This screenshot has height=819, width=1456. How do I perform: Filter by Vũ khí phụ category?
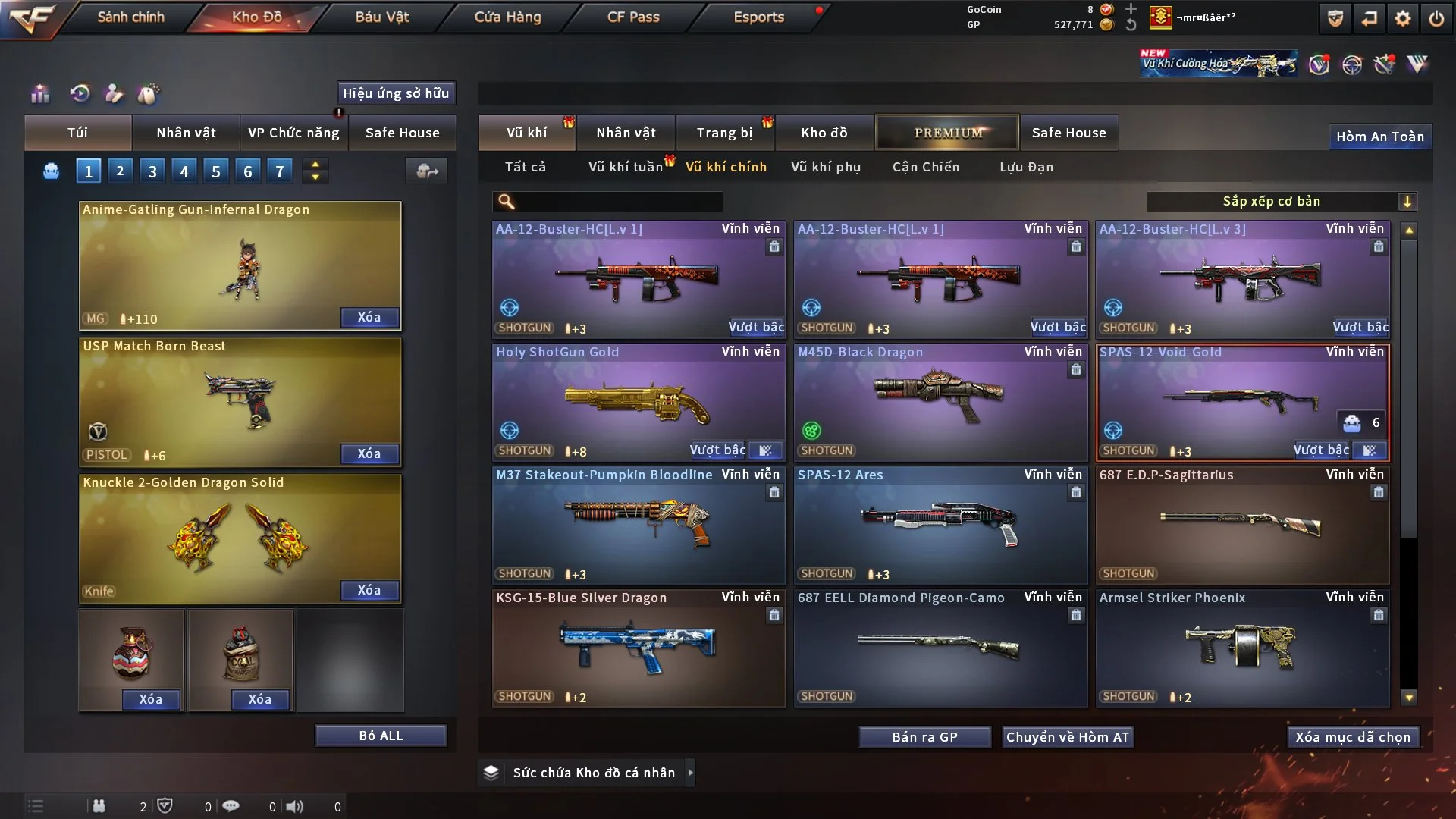[x=825, y=167]
